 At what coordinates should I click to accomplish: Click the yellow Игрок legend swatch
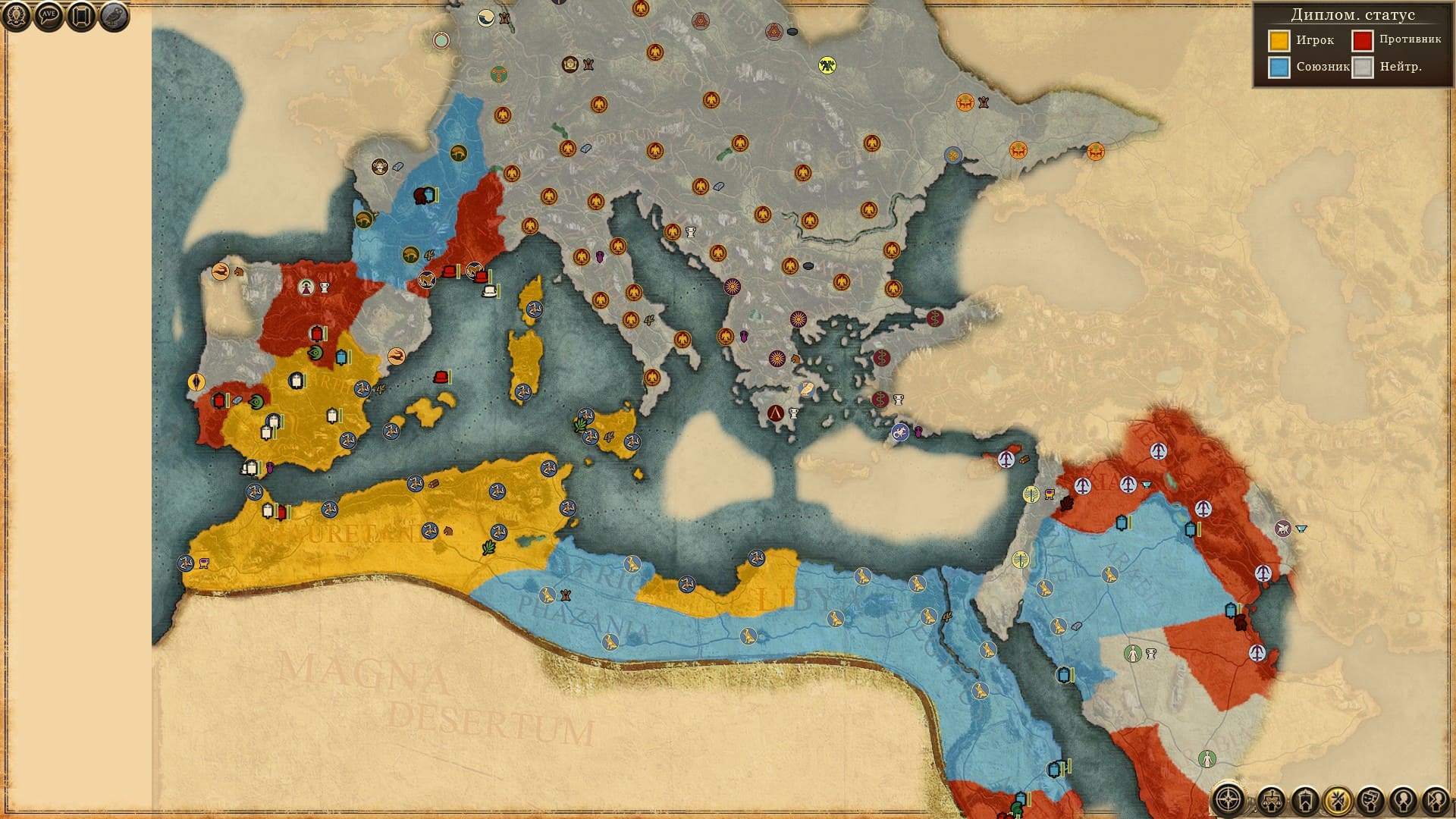pos(1279,40)
